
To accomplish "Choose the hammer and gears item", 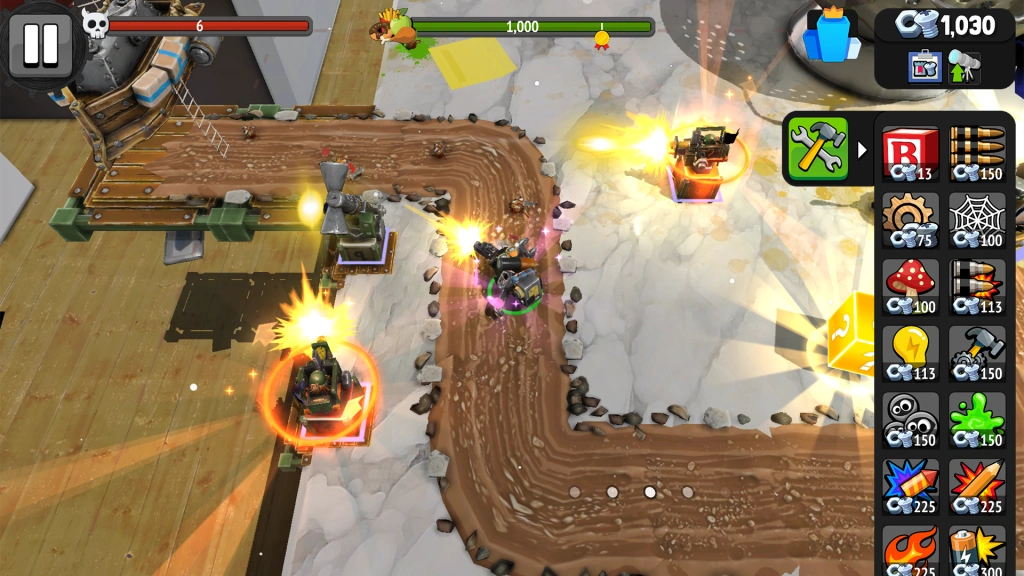I will [977, 352].
